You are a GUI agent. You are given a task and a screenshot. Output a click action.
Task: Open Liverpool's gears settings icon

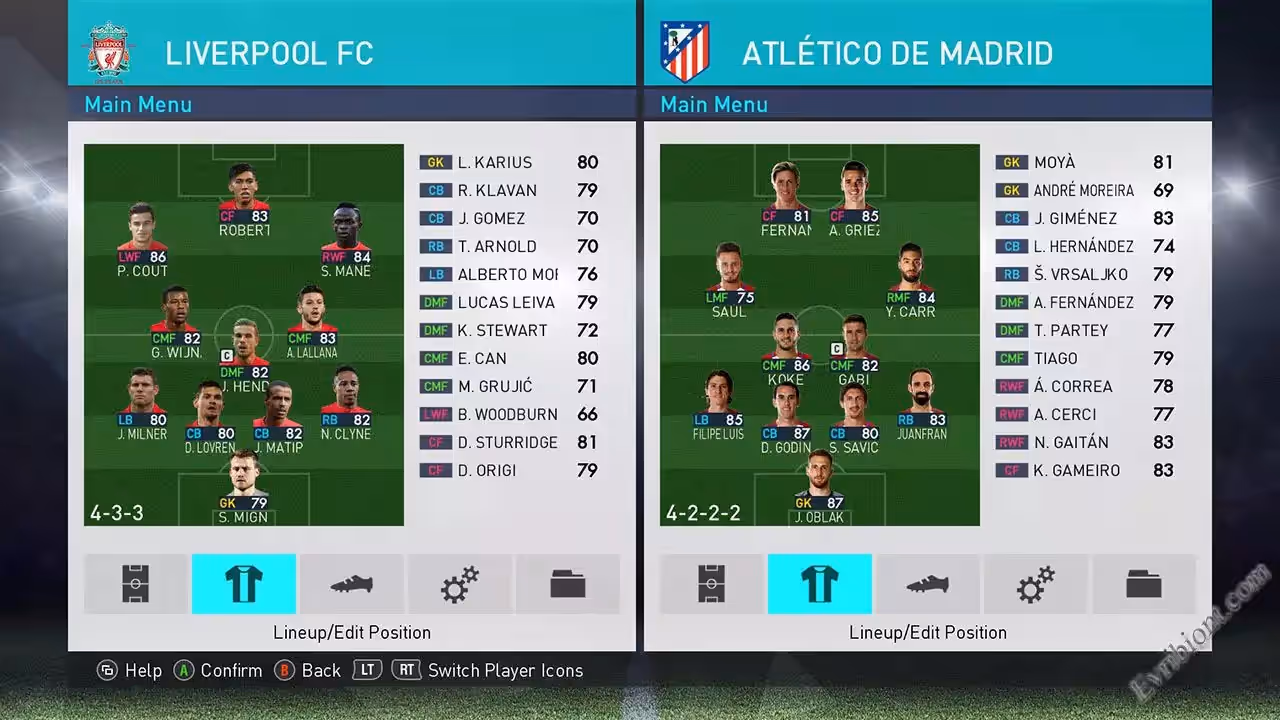[459, 584]
